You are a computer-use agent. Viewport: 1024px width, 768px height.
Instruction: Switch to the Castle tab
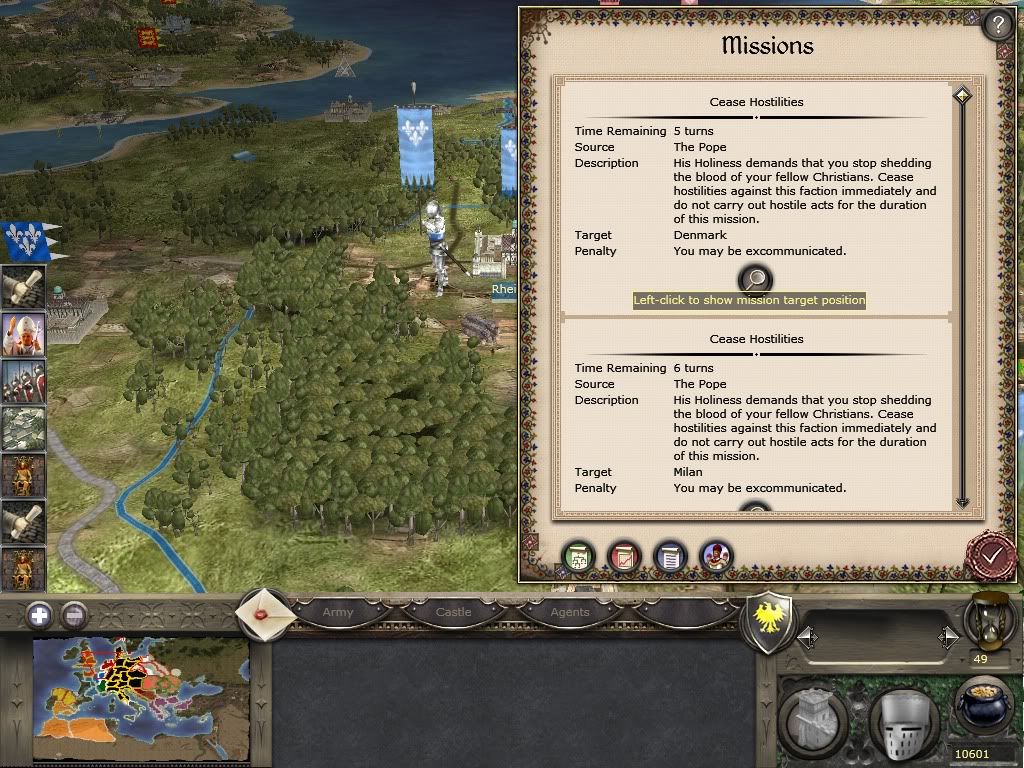453,612
